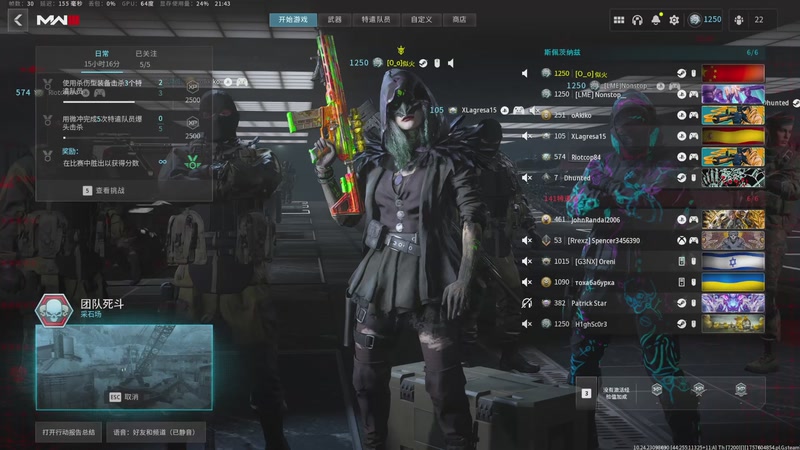The height and width of the screenshot is (450, 800).
Task: Open the social friends icon showing 22
Action: point(748,20)
